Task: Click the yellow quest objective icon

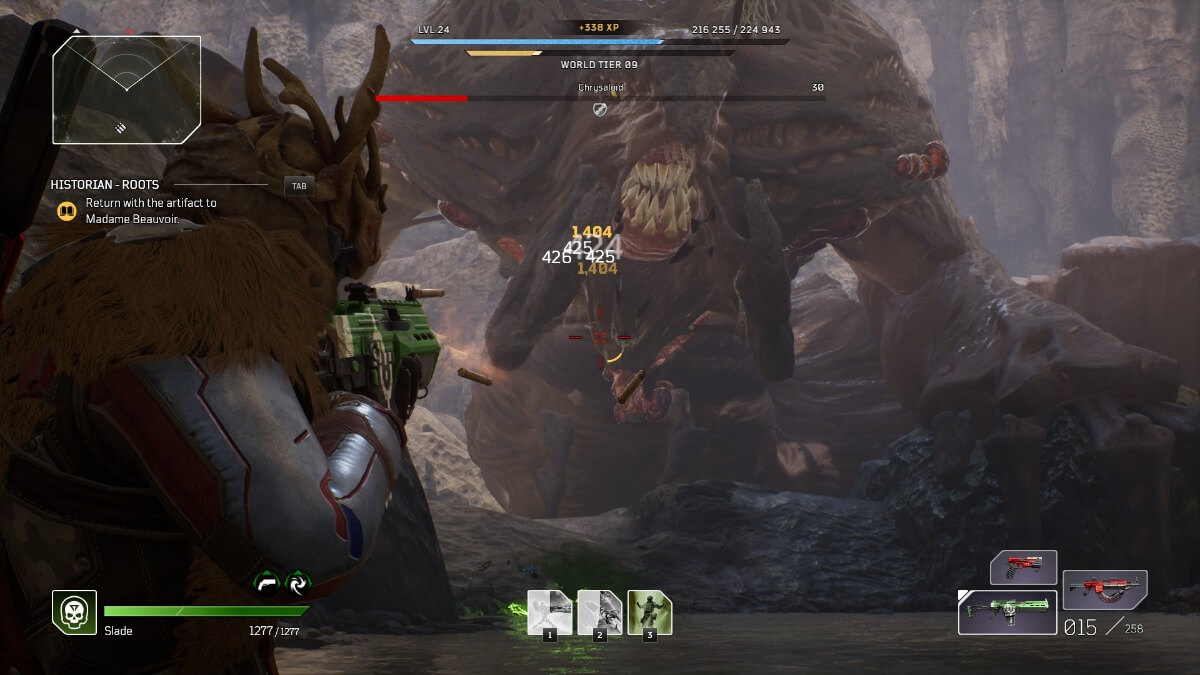Action: (67, 211)
